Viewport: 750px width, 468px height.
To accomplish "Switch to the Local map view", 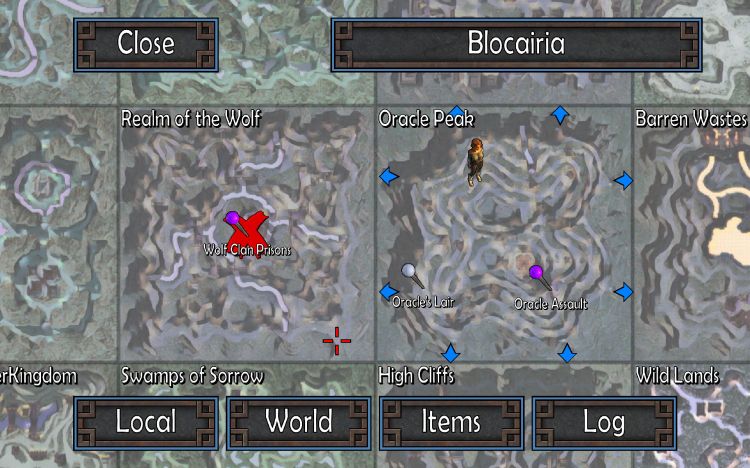I will pos(146,422).
